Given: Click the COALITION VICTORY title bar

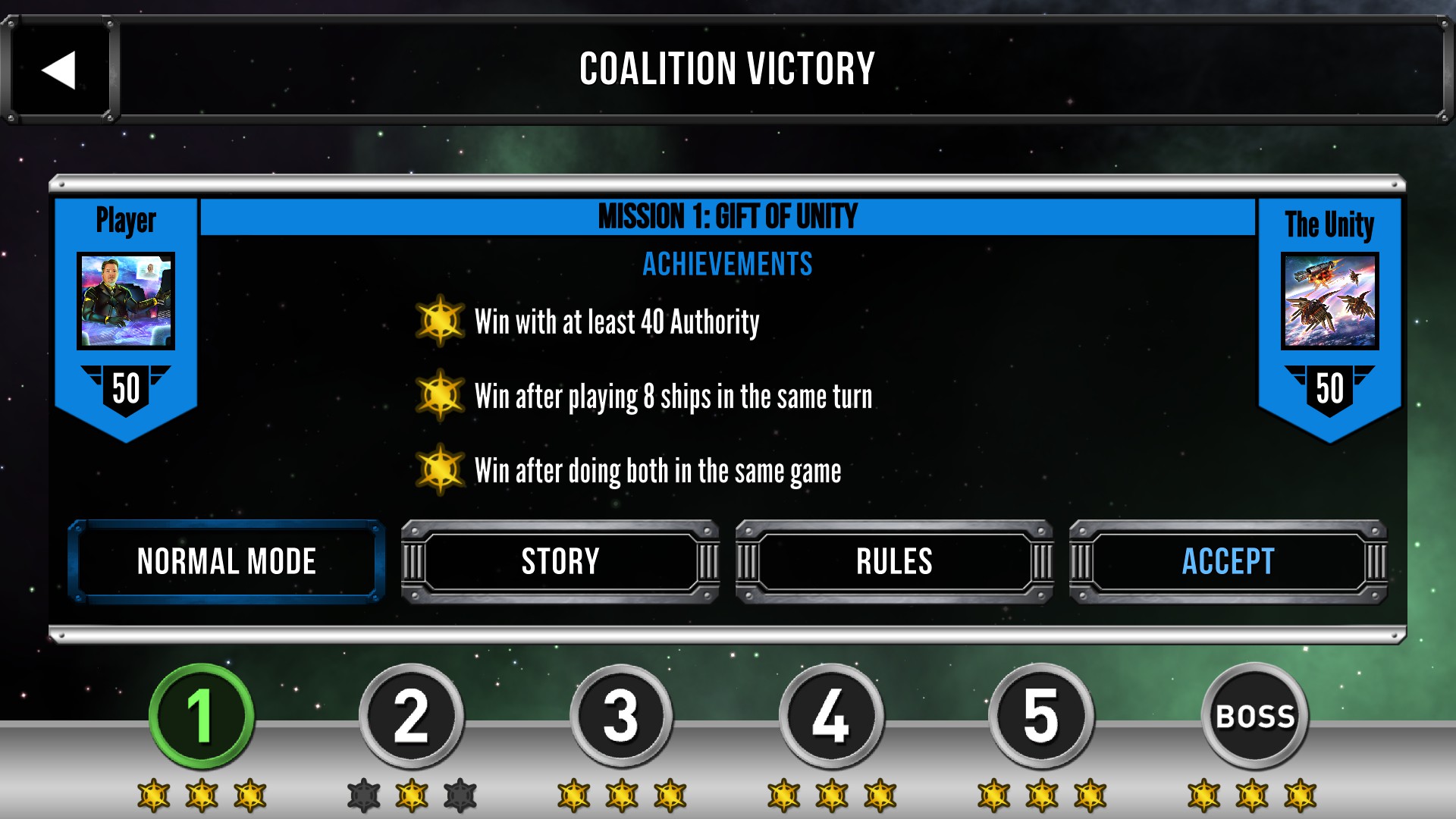Looking at the screenshot, I should click(726, 71).
